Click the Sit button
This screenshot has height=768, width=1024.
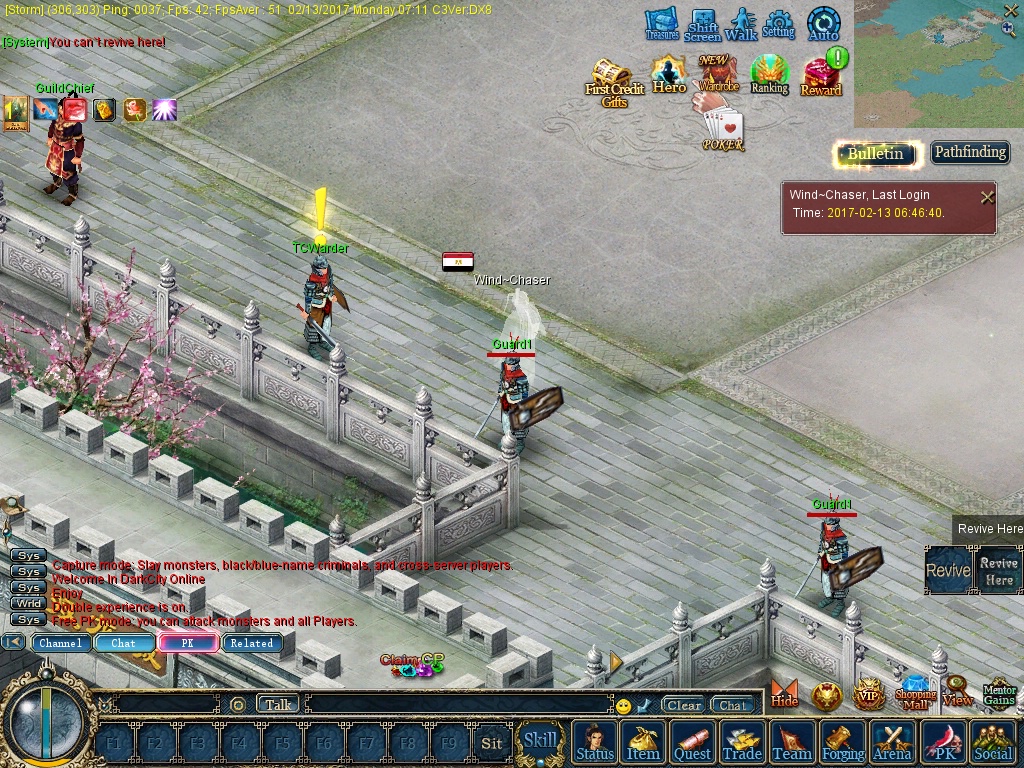click(x=491, y=743)
